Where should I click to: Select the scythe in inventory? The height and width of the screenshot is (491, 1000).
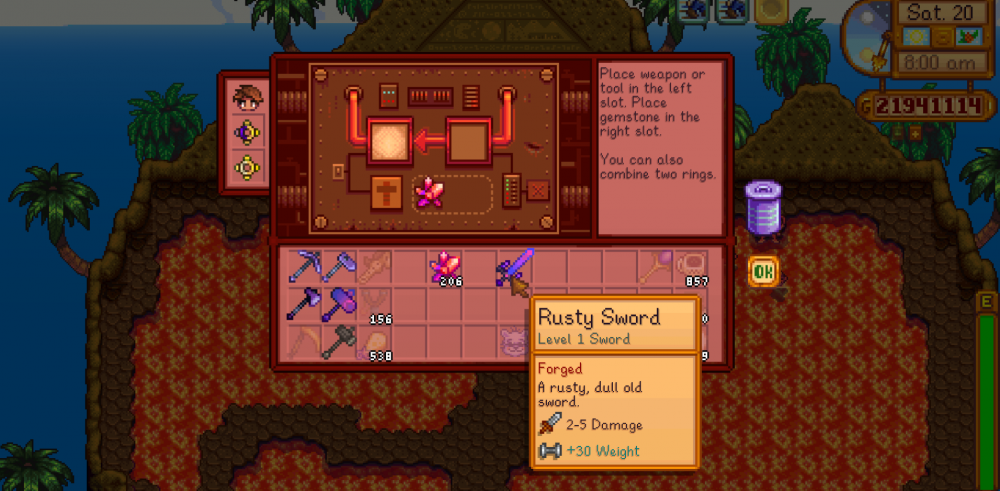point(304,340)
